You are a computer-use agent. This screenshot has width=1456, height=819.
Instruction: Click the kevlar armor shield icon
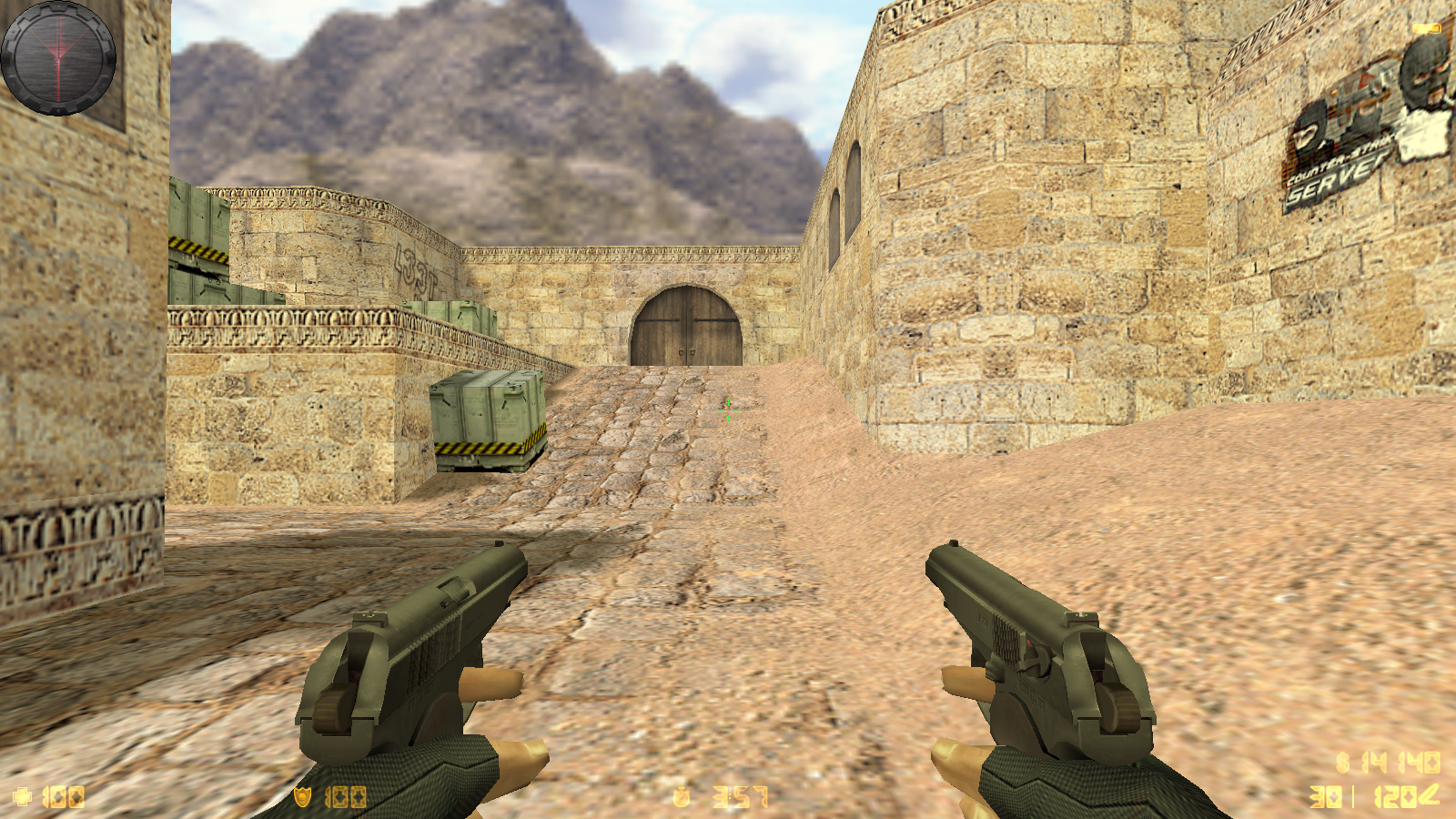tap(302, 798)
